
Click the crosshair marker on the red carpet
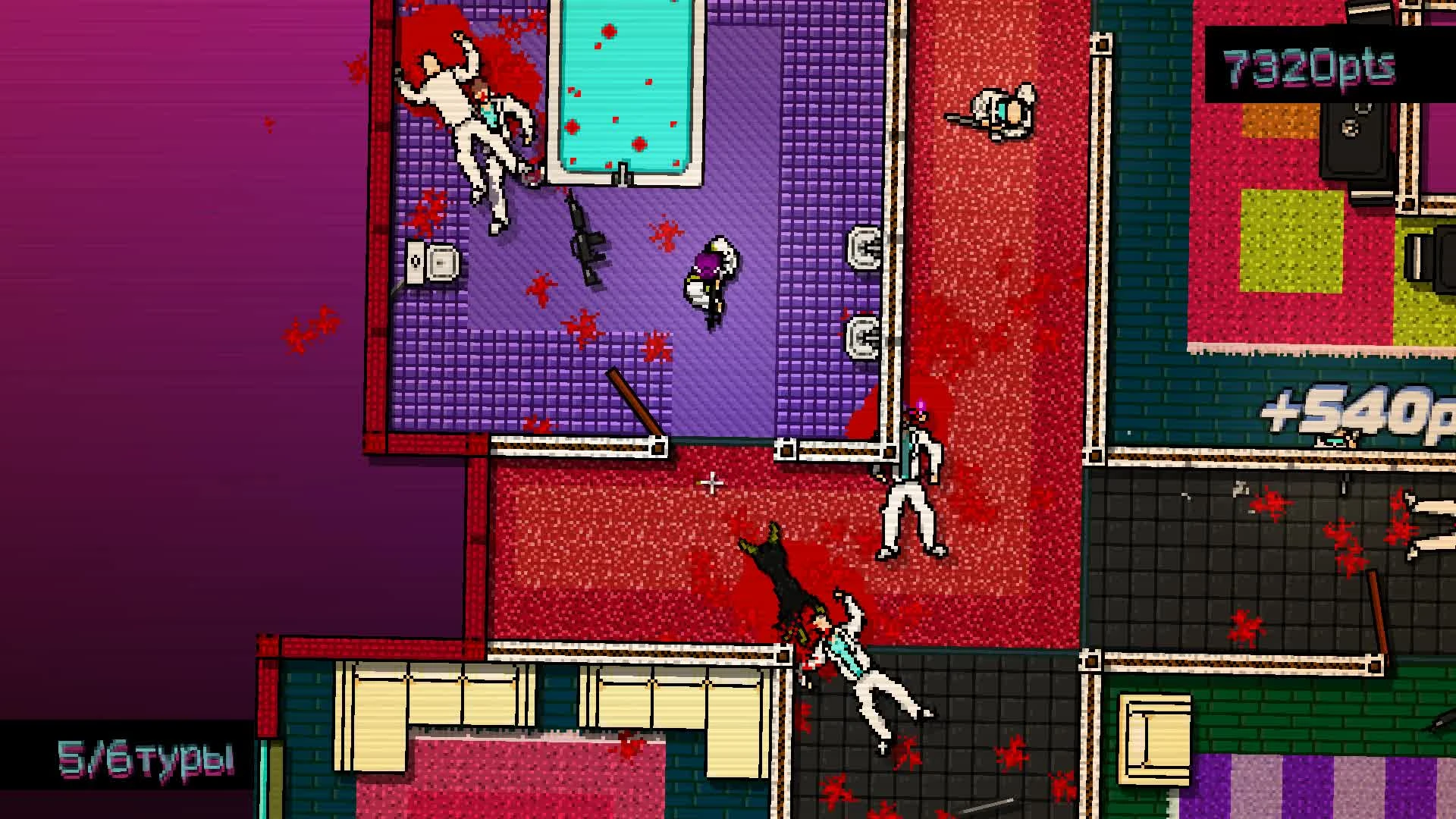pos(711,482)
